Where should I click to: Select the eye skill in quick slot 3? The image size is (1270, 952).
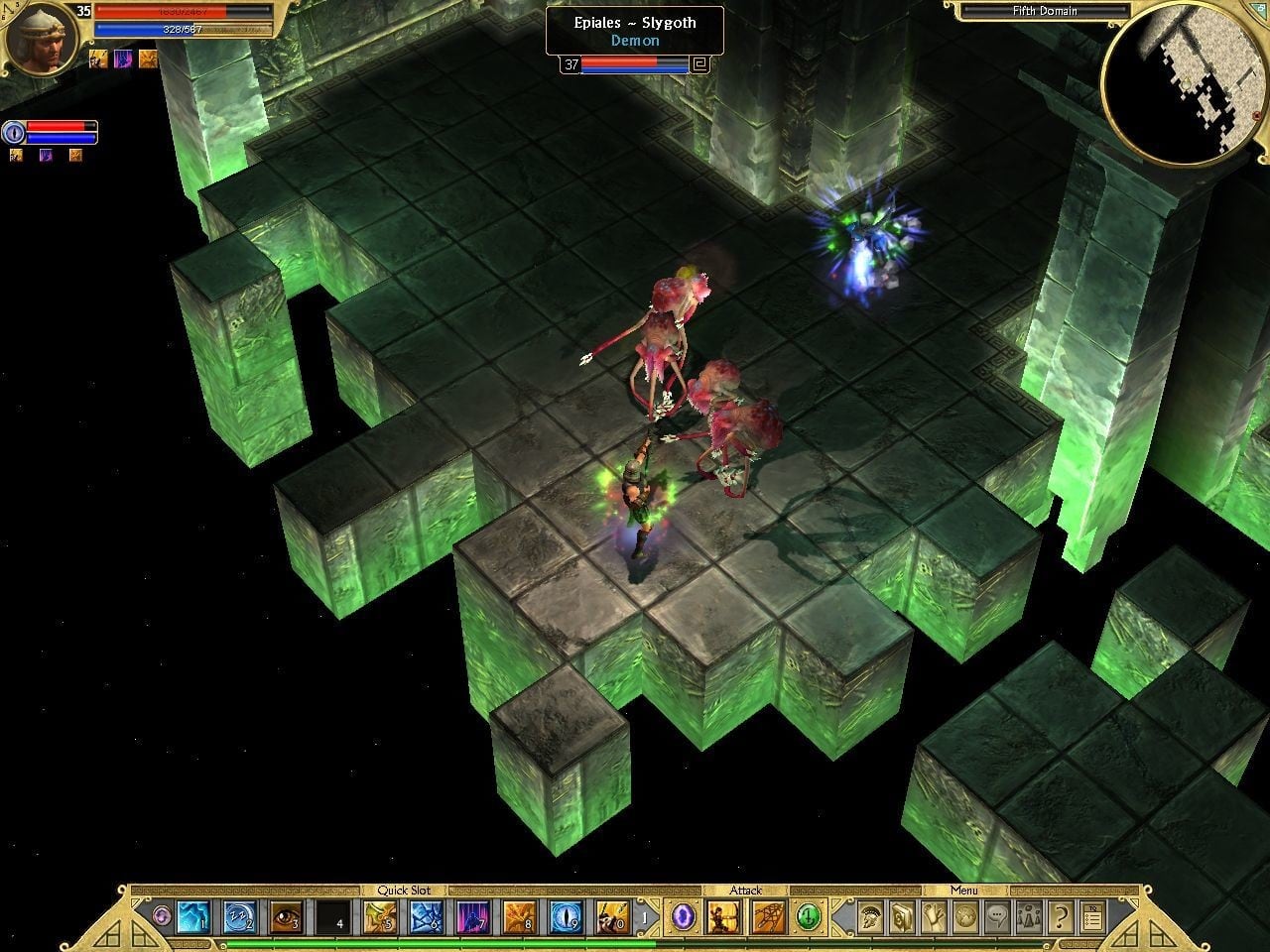[286, 917]
